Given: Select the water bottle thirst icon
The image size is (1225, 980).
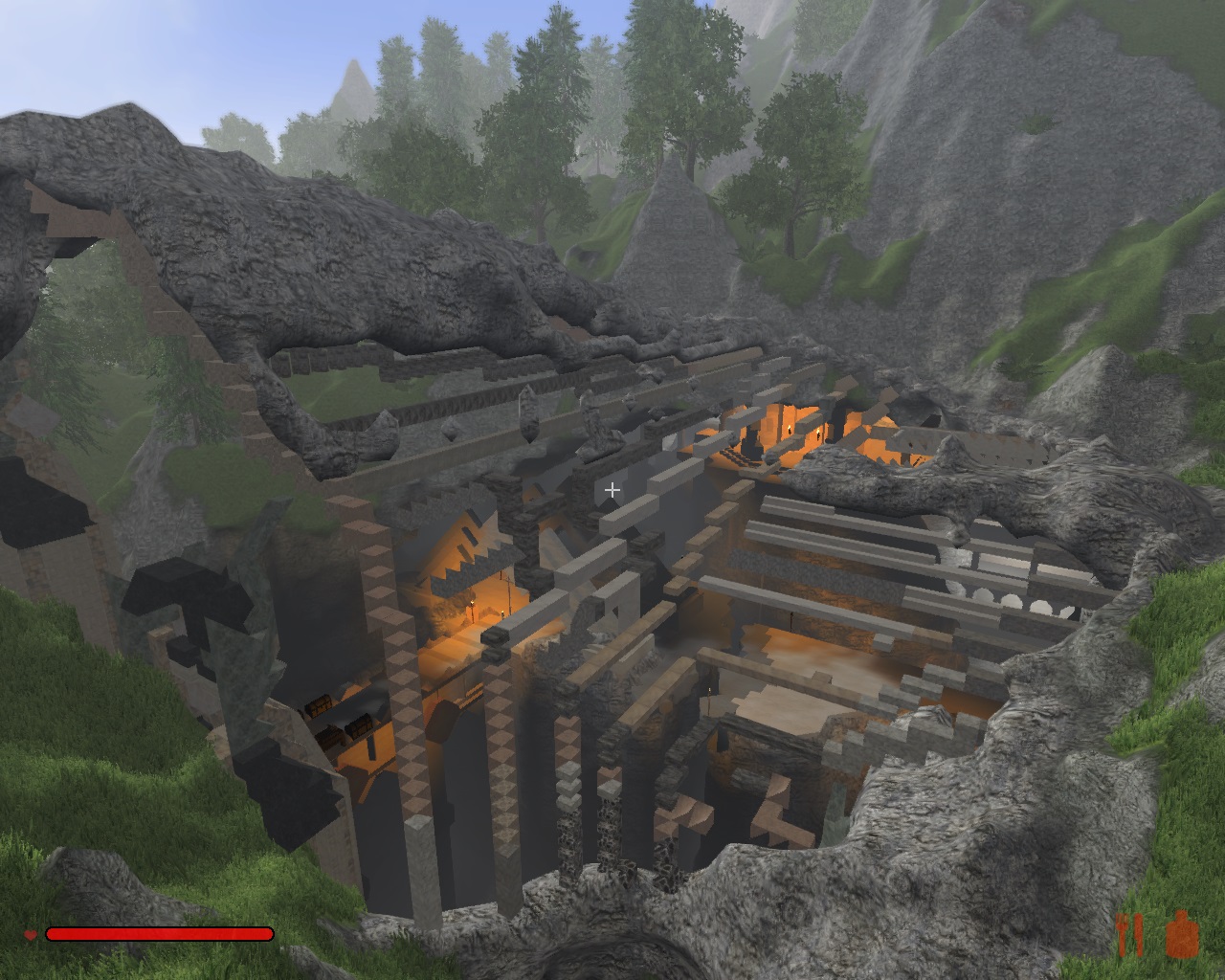Looking at the screenshot, I should click(1184, 934).
